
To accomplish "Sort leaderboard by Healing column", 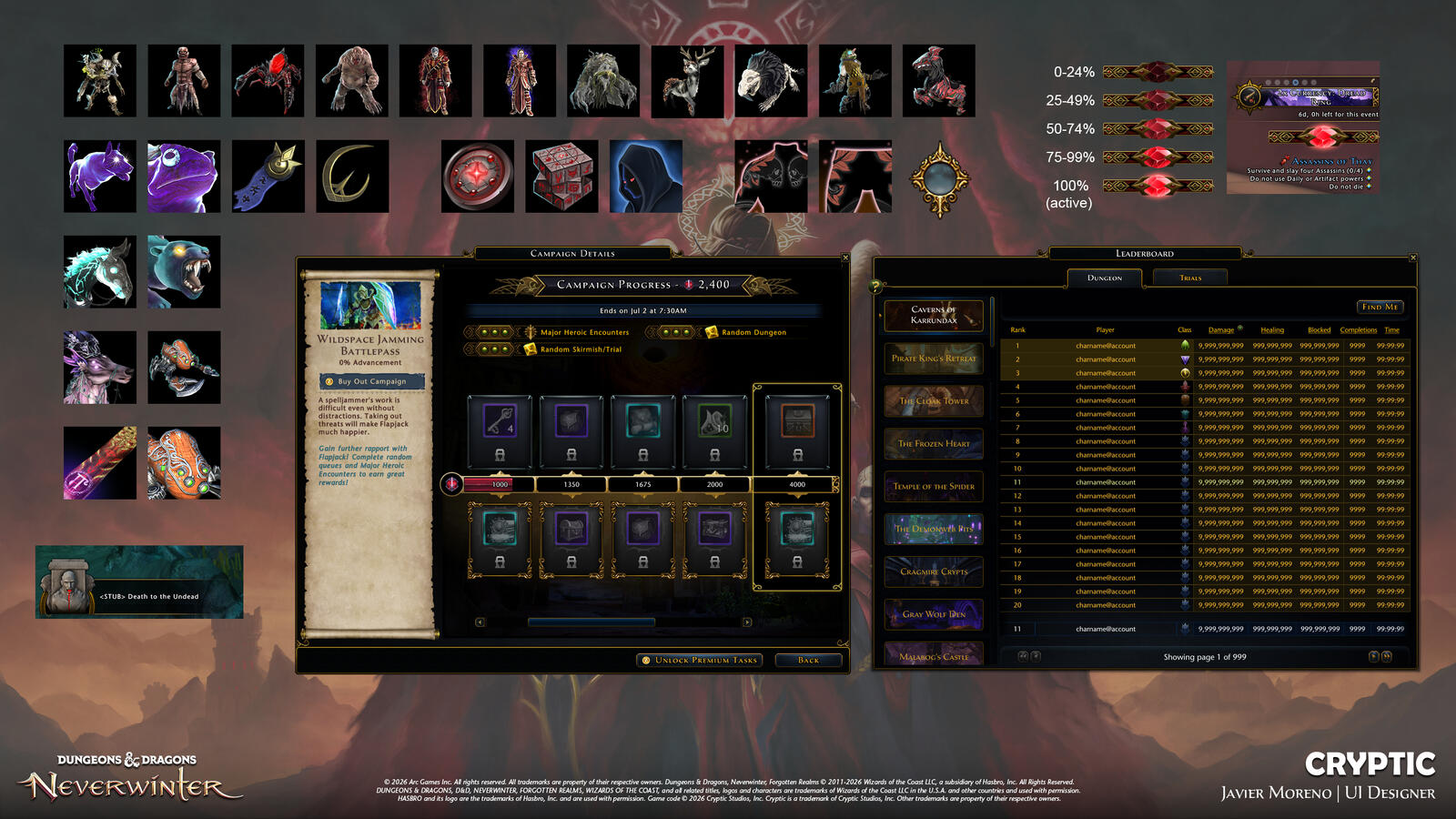I will click(1272, 329).
